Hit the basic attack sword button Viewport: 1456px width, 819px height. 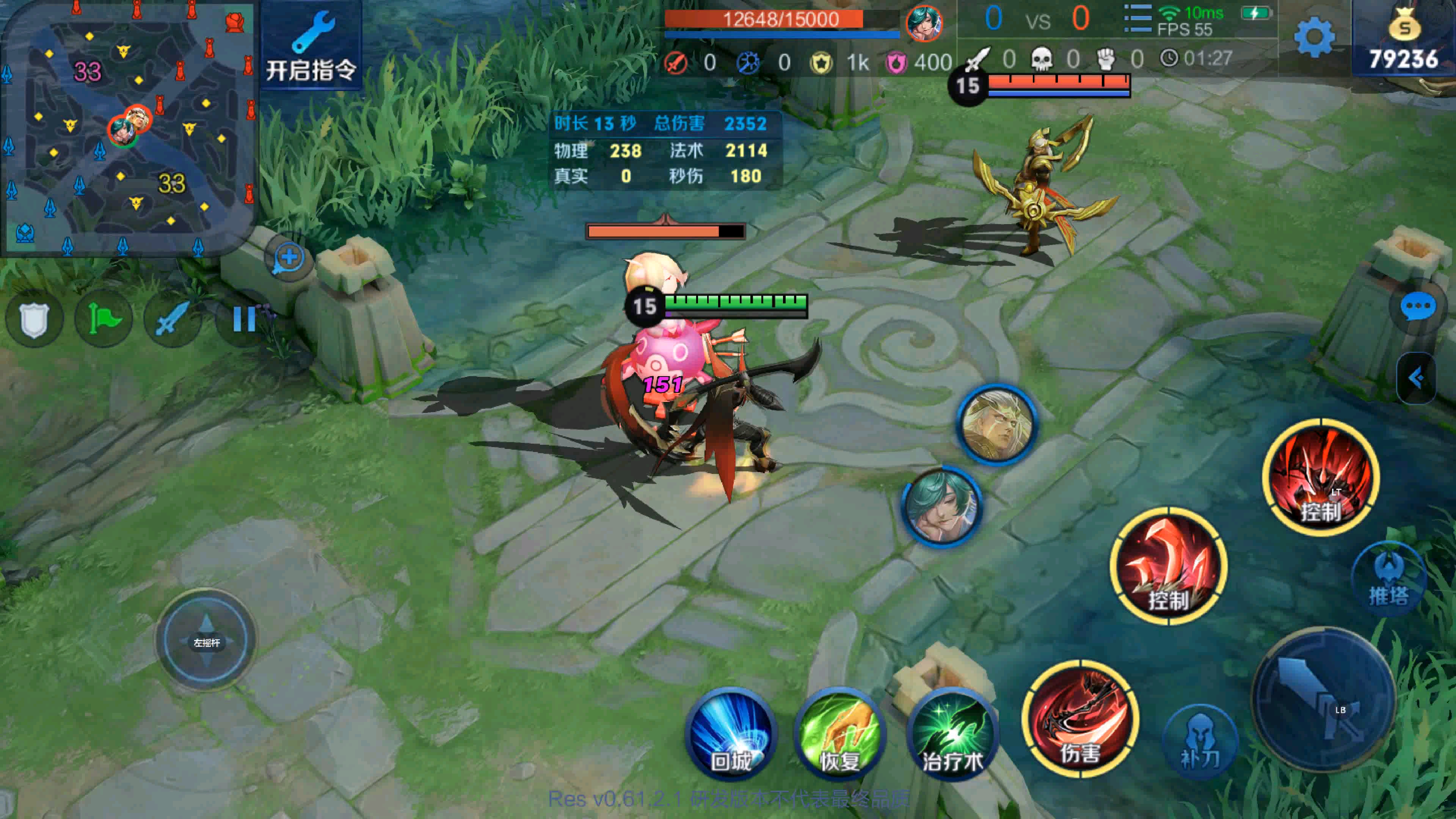coord(1324,698)
